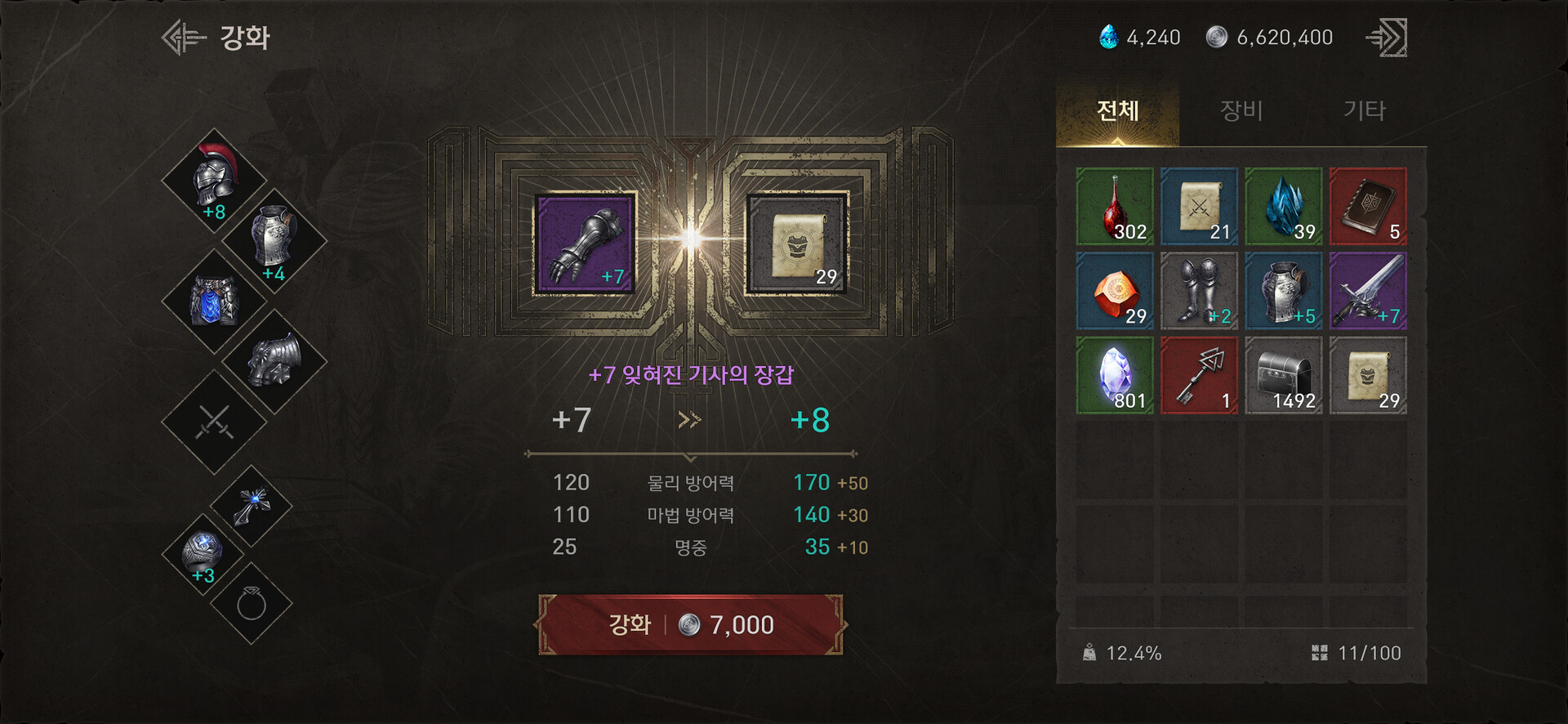Pick the red key item
This screenshot has height=724, width=1568.
click(x=1199, y=375)
